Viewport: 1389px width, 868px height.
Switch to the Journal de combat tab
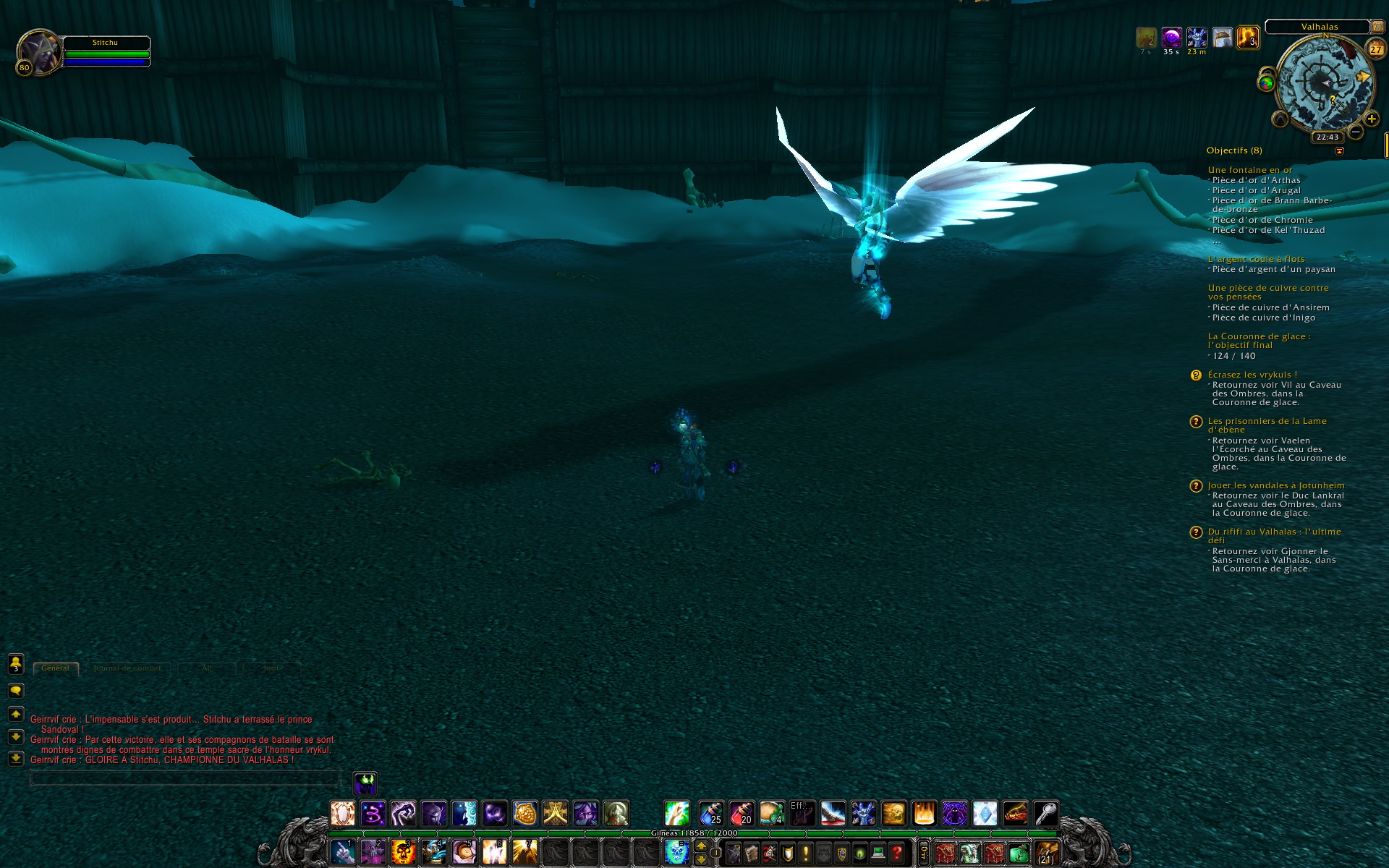(127, 668)
